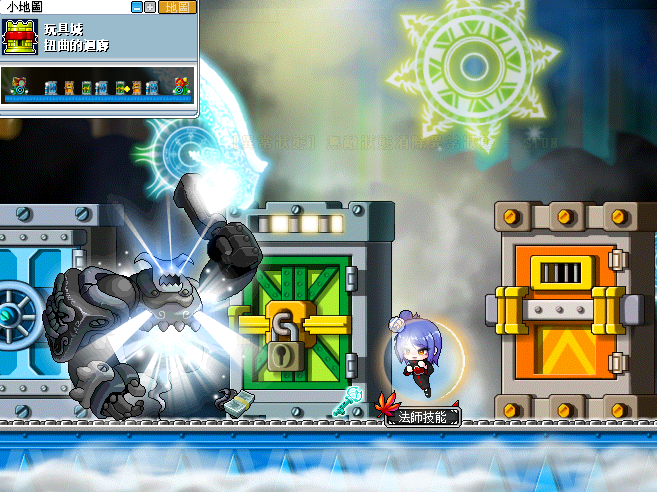Minimize the minimap with the minus button
657x492 pixels.
click(x=137, y=7)
